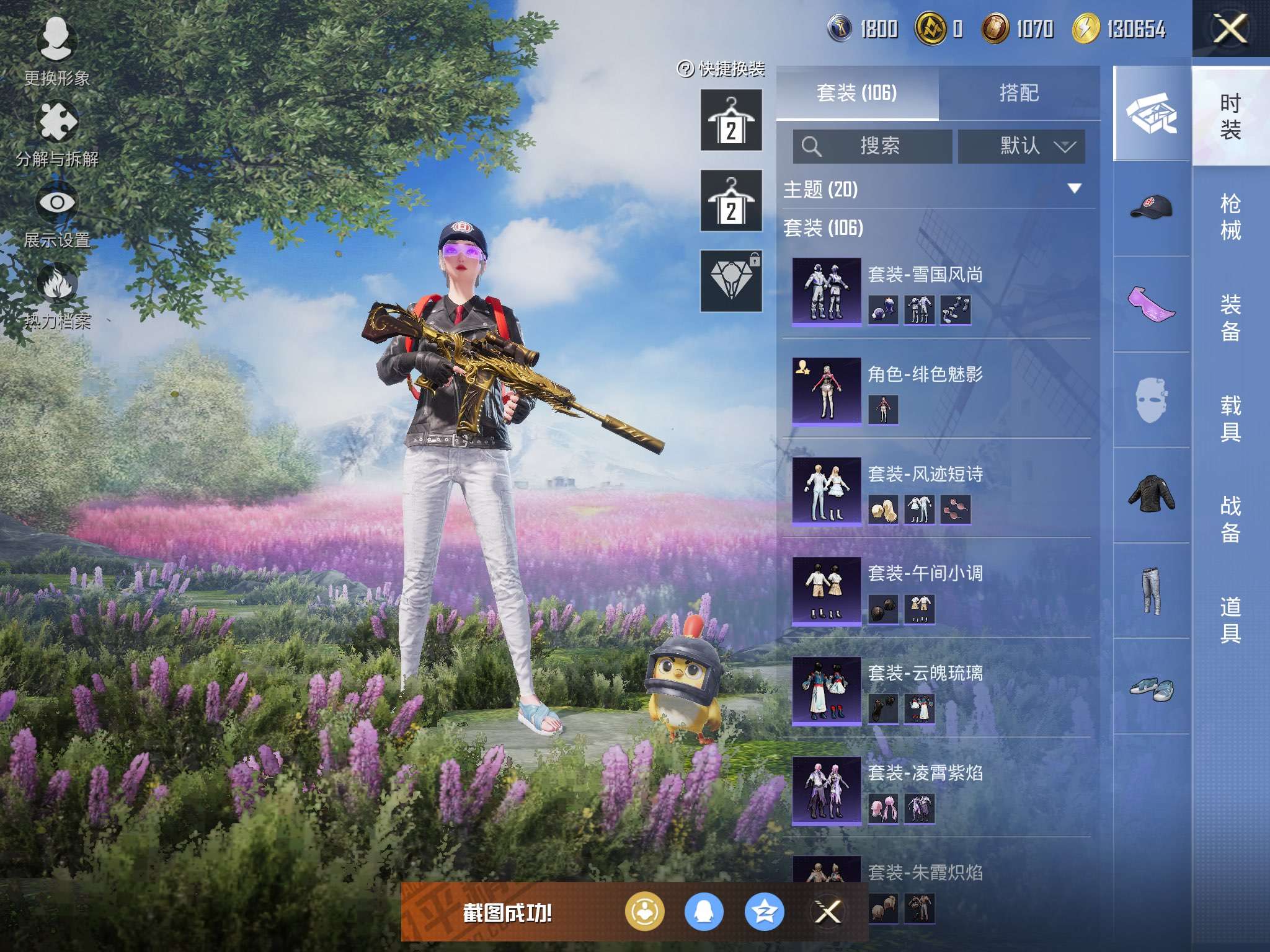Click the 搜索 search box
This screenshot has height=952, width=1270.
(873, 146)
